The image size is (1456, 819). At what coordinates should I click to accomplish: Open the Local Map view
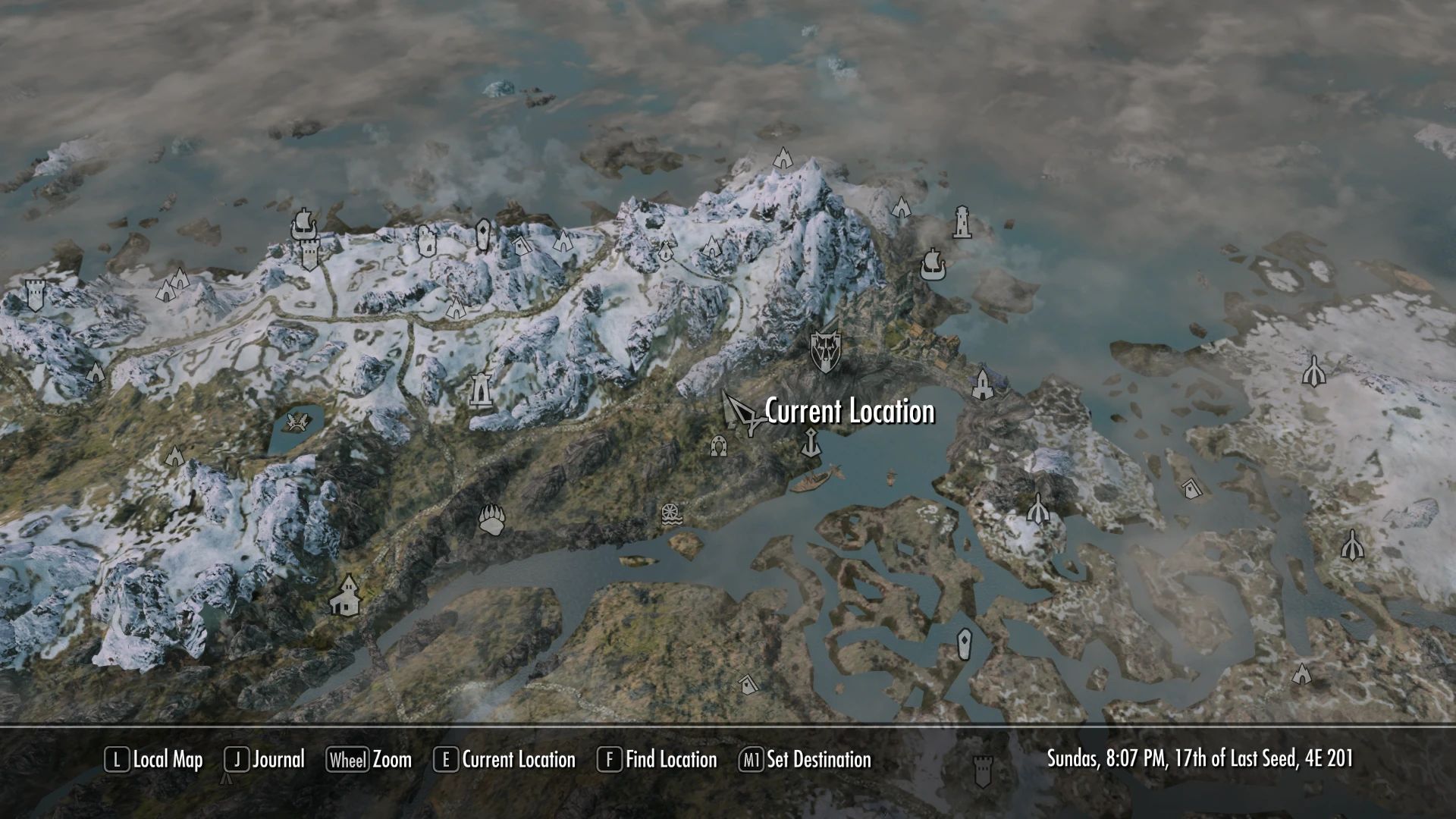[163, 760]
